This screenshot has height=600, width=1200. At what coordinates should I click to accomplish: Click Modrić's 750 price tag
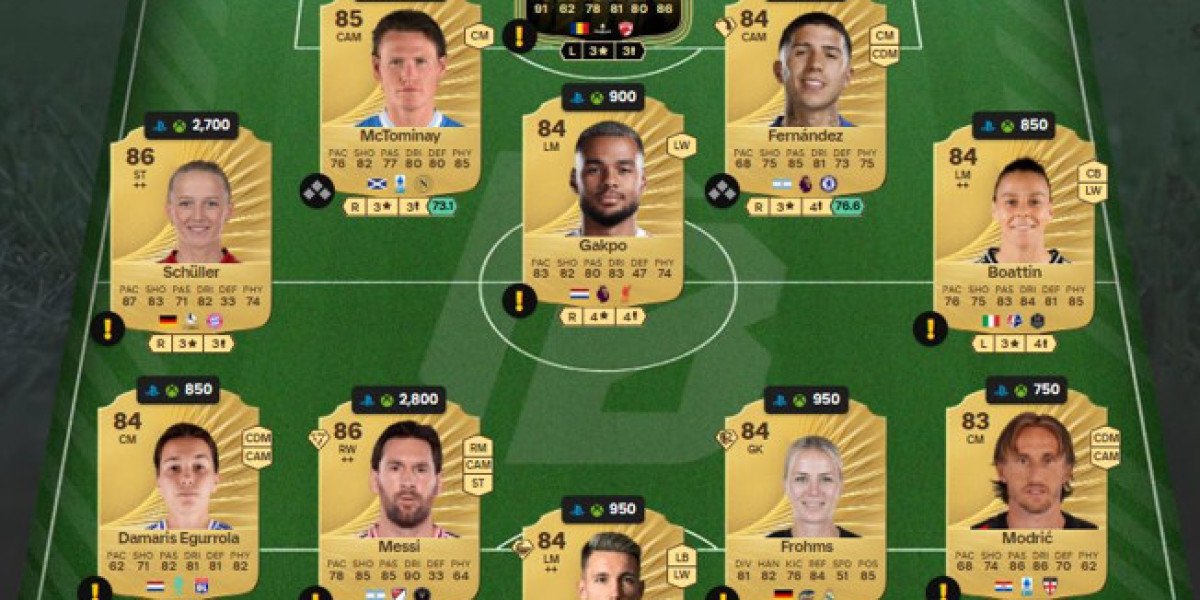click(x=1026, y=390)
